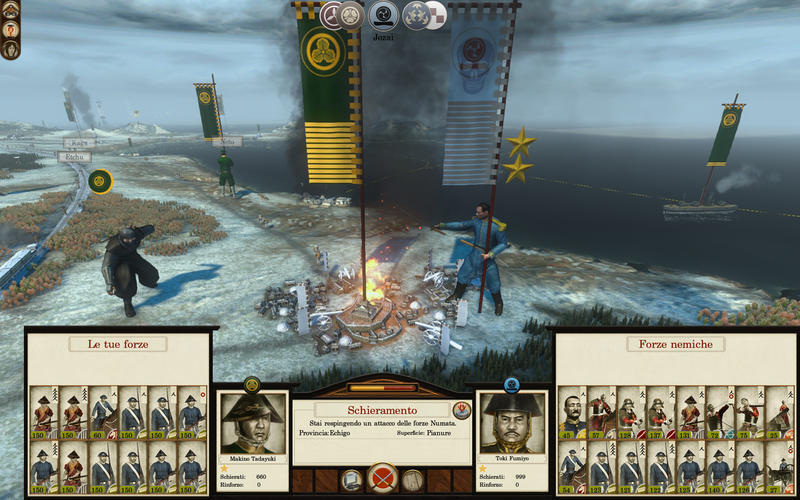Select Makino Tadayuki general portrait

(x=252, y=423)
